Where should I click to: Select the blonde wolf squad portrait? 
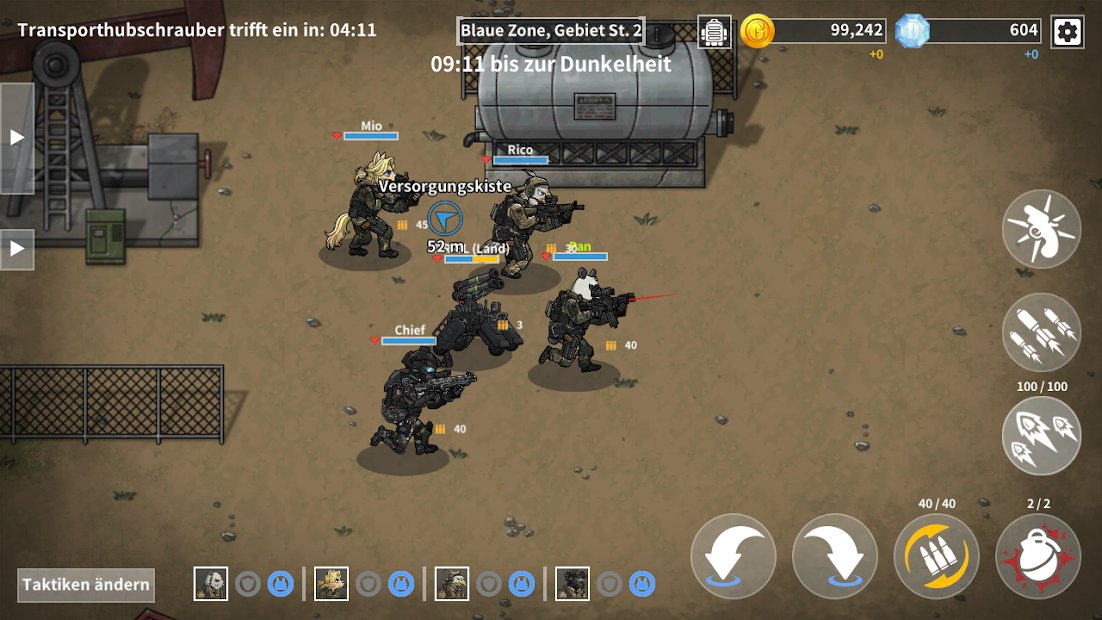point(331,583)
